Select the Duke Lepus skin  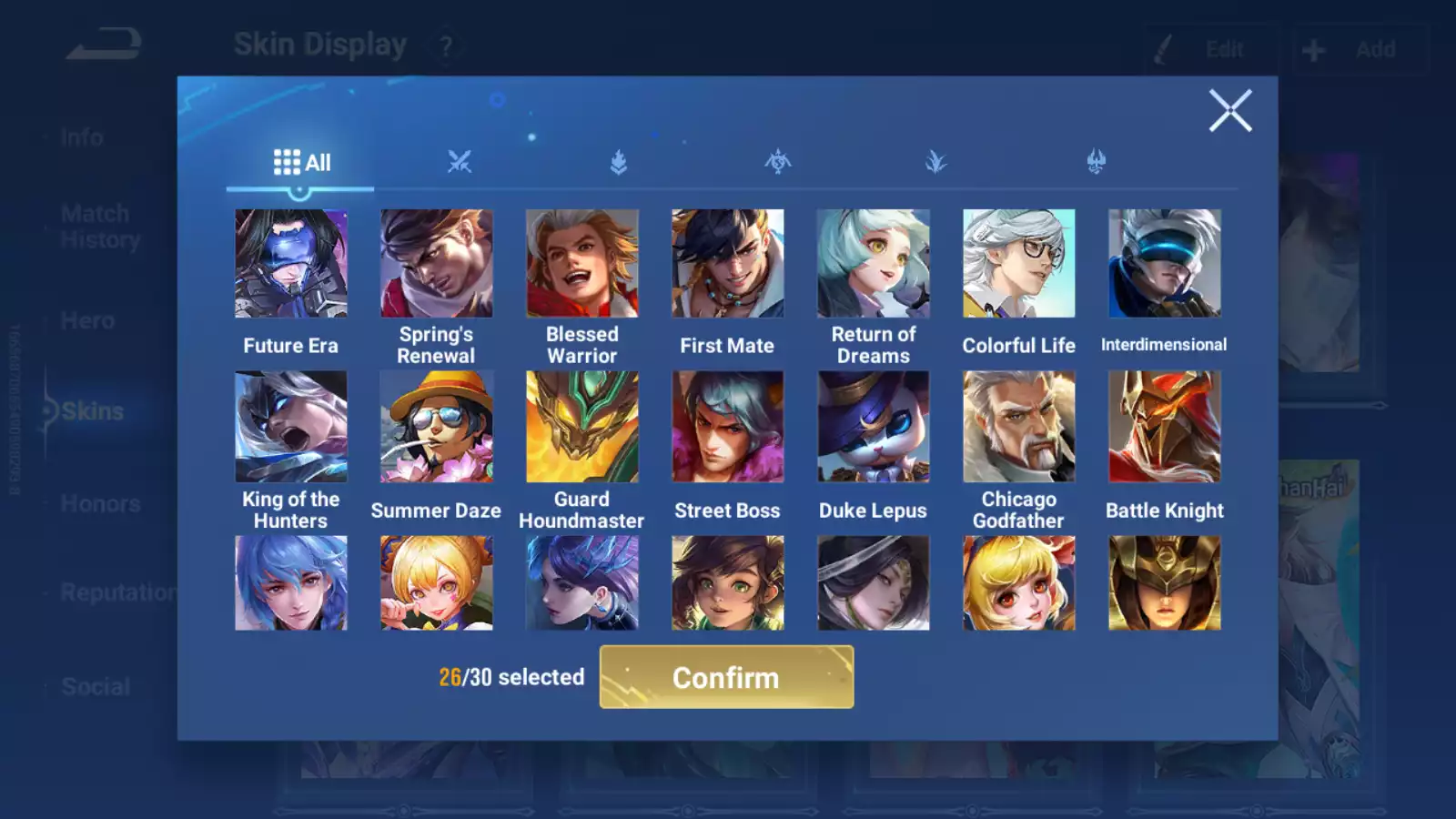point(874,427)
